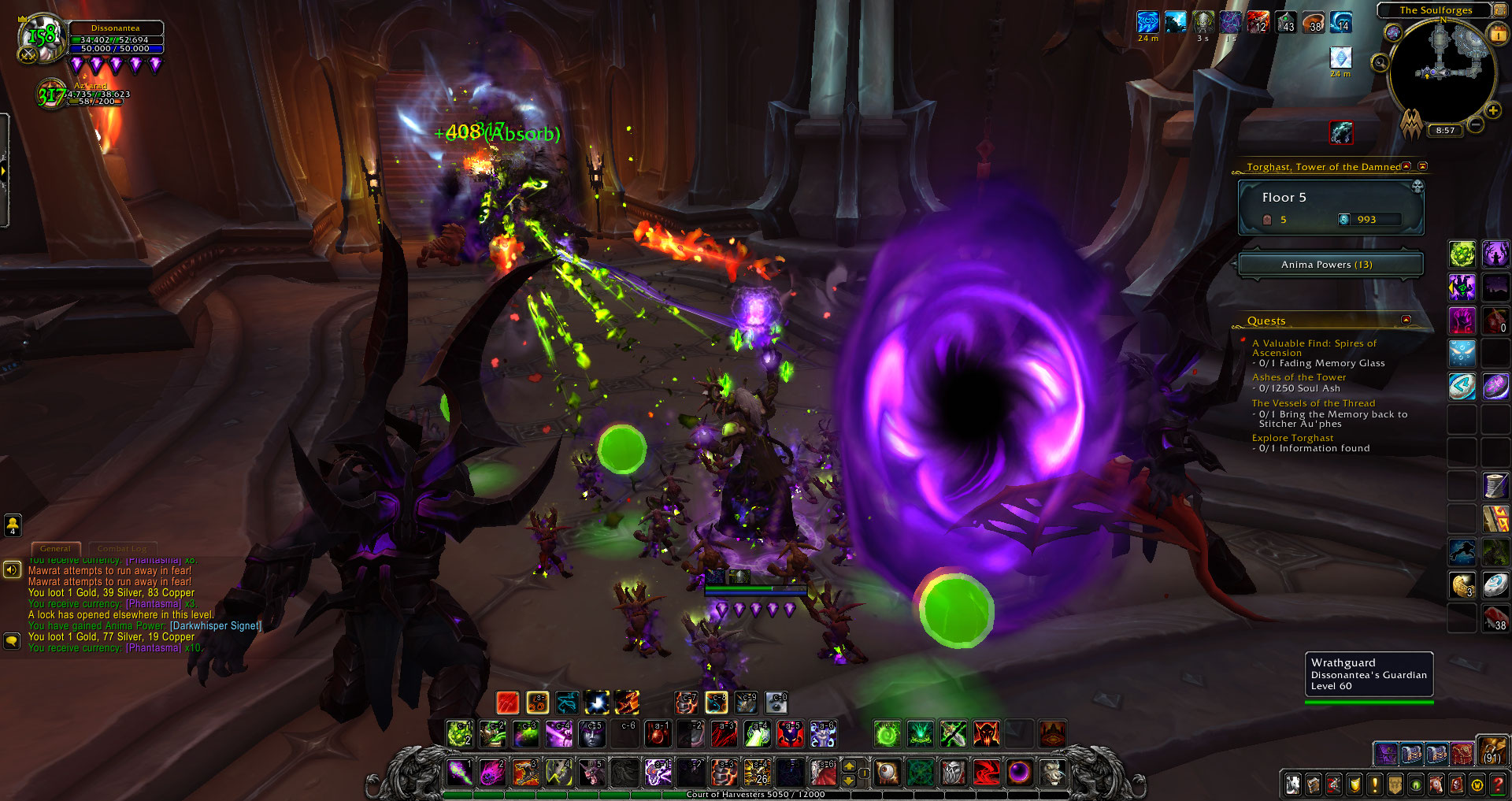1512x801 pixels.
Task: Minimize the Torghast, Tower of the Damned tracker
Action: pyautogui.click(x=1405, y=166)
